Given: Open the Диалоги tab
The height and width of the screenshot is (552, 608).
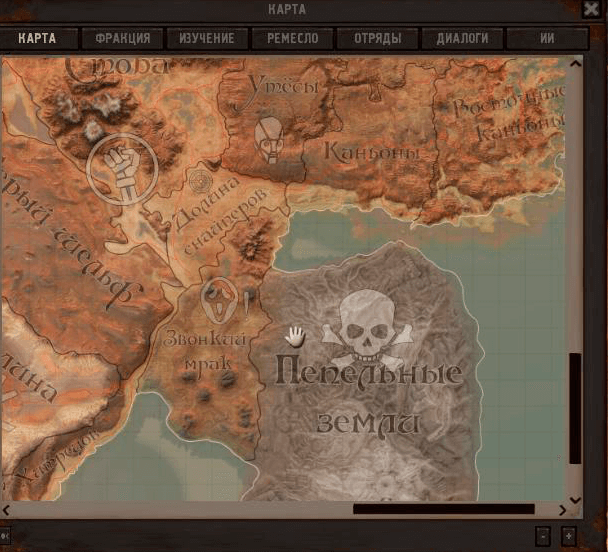Looking at the screenshot, I should [x=462, y=39].
